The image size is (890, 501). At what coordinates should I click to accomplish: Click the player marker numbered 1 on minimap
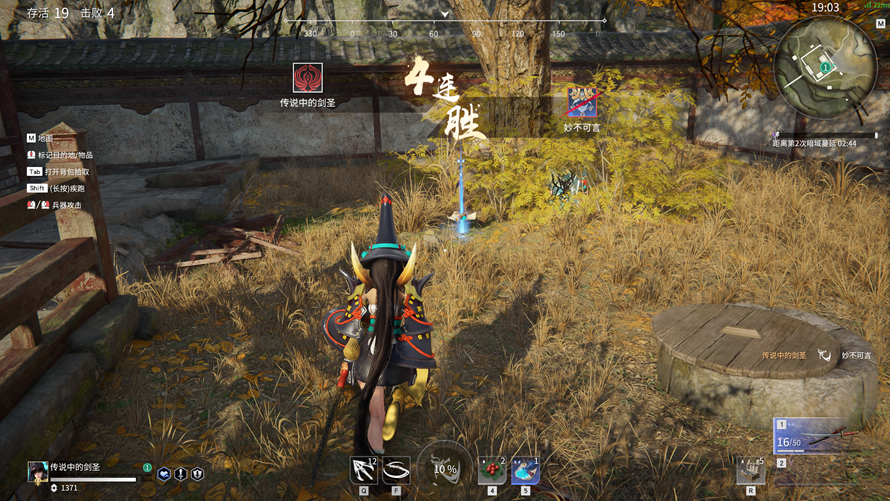click(825, 68)
